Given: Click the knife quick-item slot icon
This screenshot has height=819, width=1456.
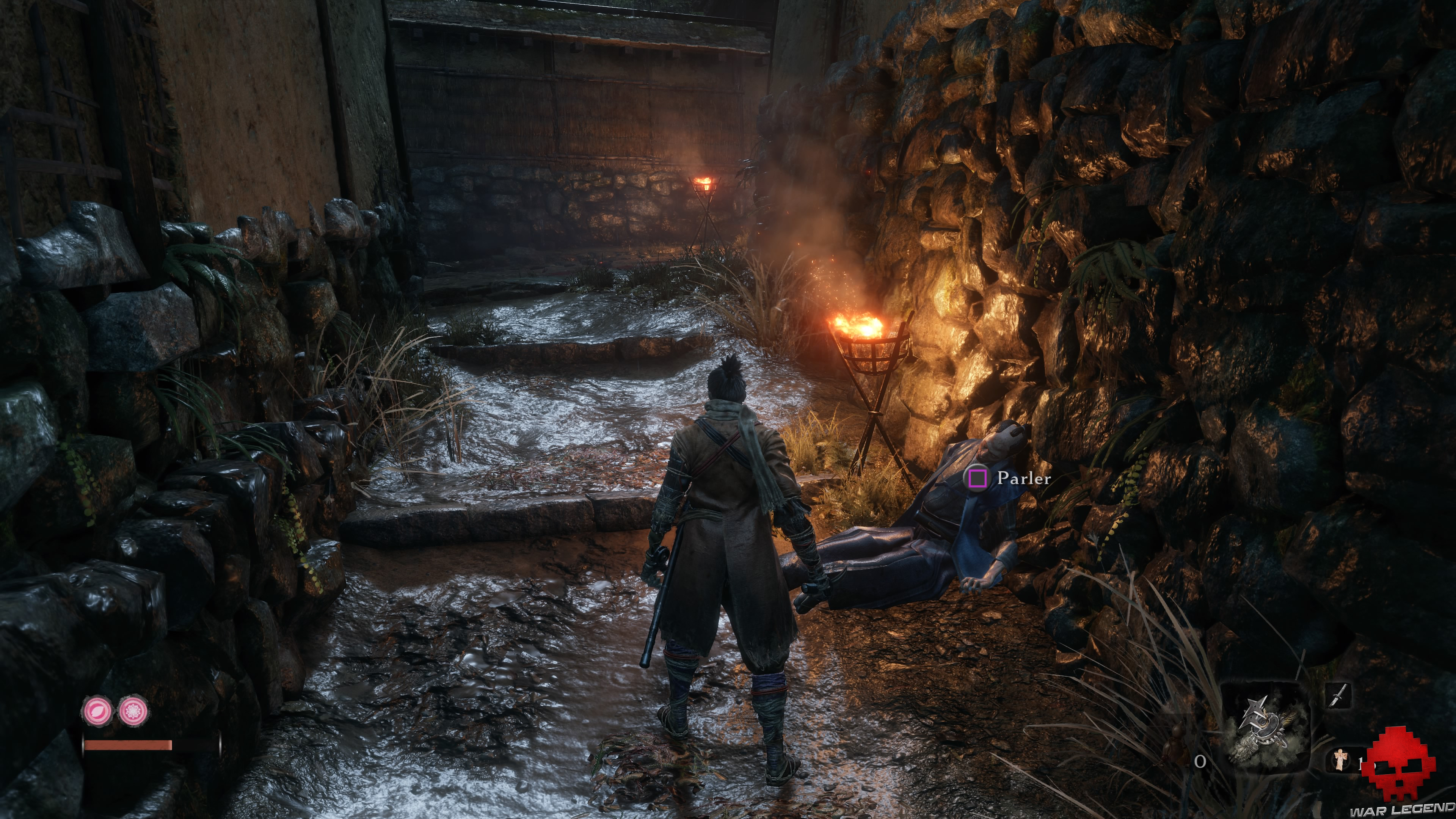Looking at the screenshot, I should coord(1339,697).
